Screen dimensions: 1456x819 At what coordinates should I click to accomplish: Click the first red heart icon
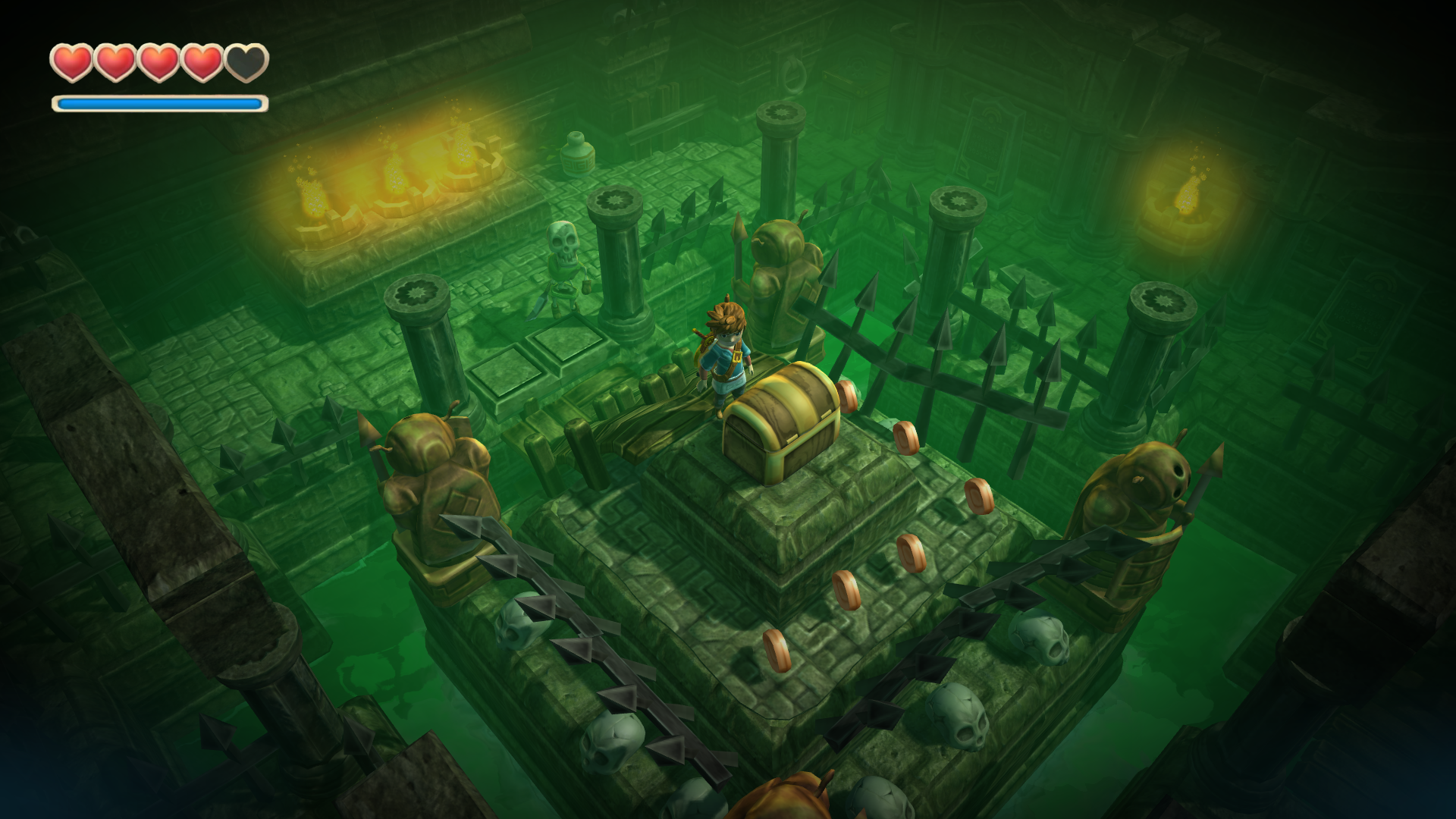[72, 61]
